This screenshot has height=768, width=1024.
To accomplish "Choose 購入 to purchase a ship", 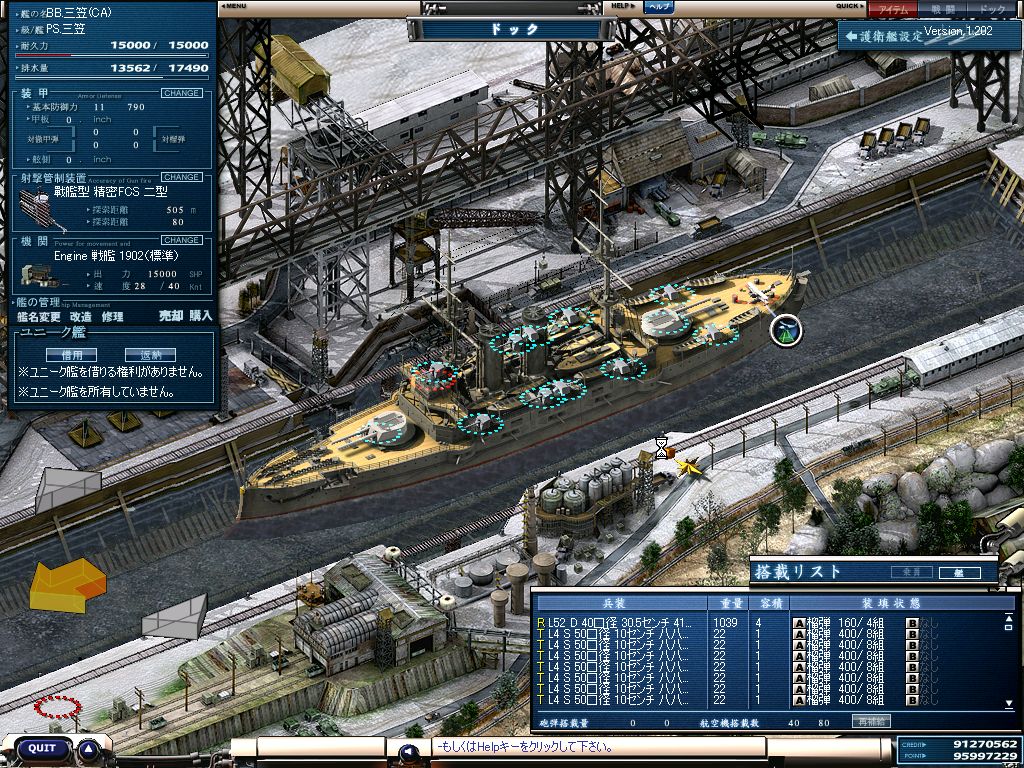I will [201, 316].
